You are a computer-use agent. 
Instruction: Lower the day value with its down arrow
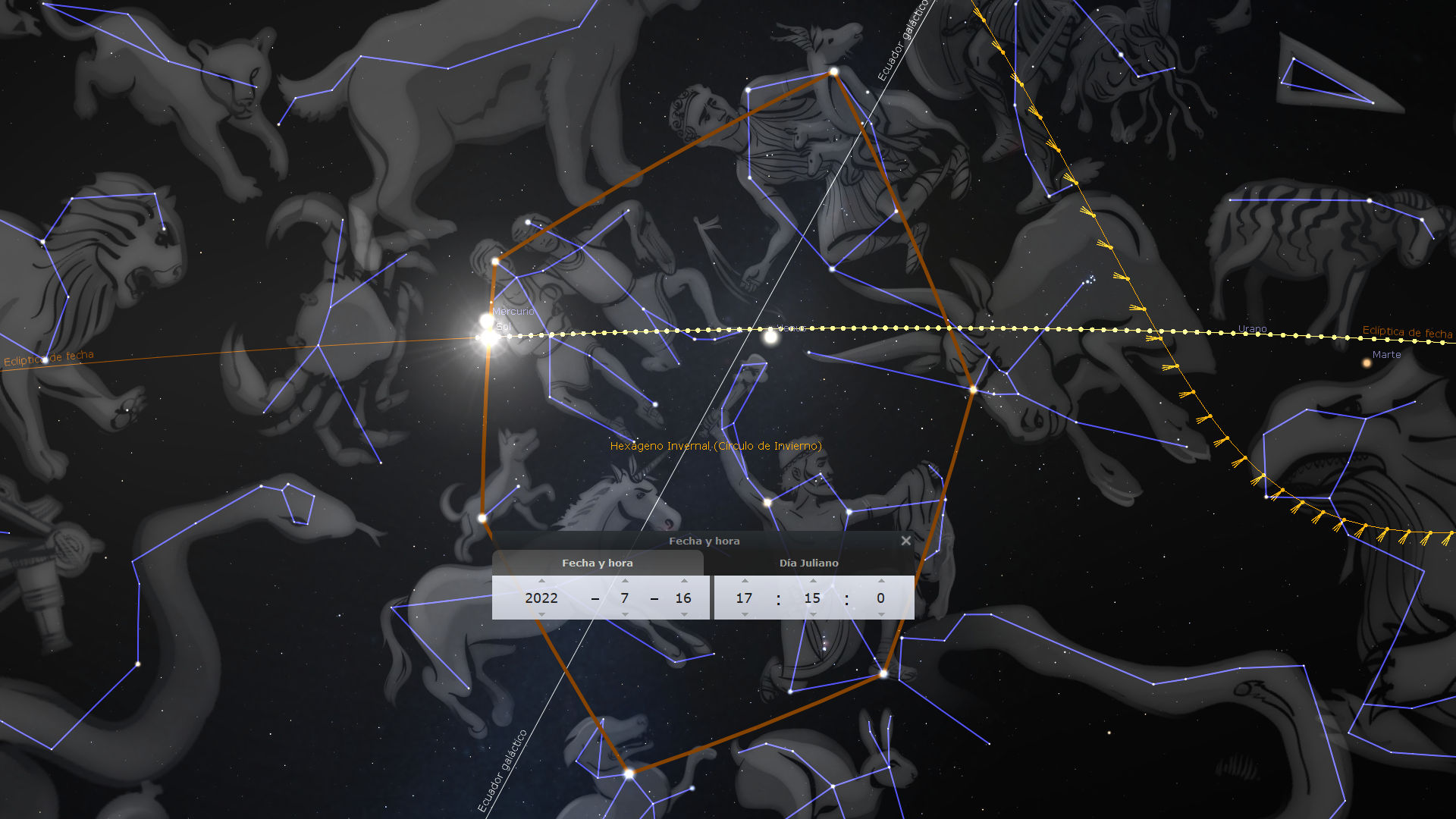coord(683,614)
